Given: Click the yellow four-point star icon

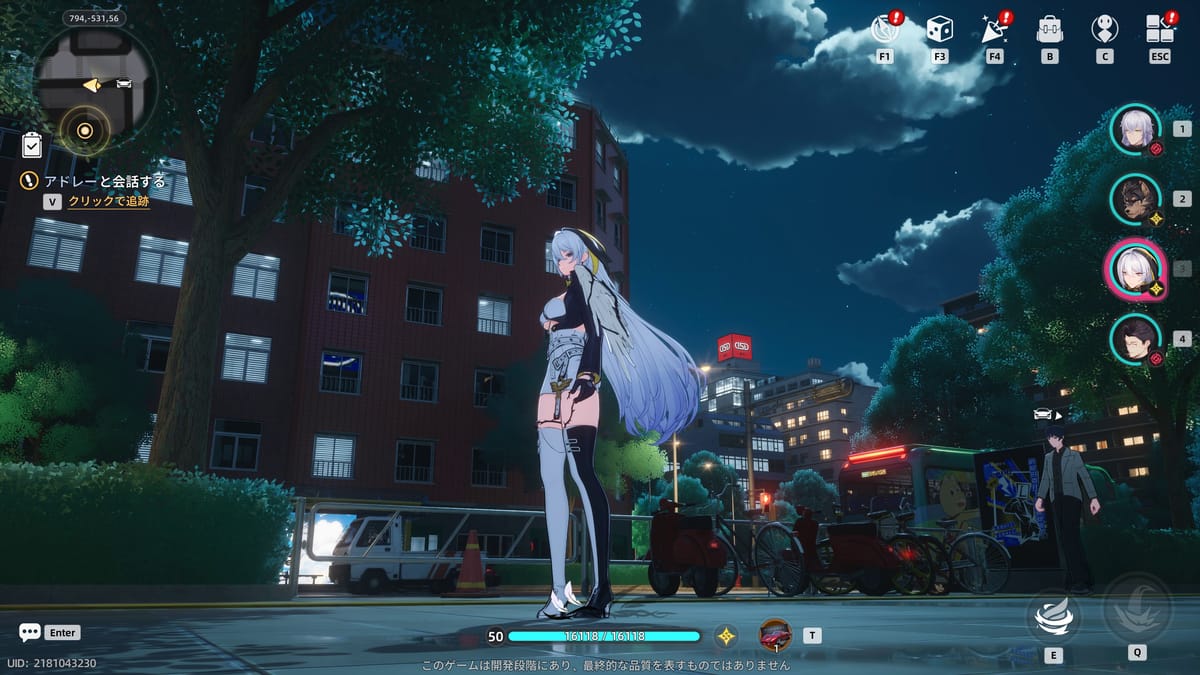Looking at the screenshot, I should (x=726, y=635).
